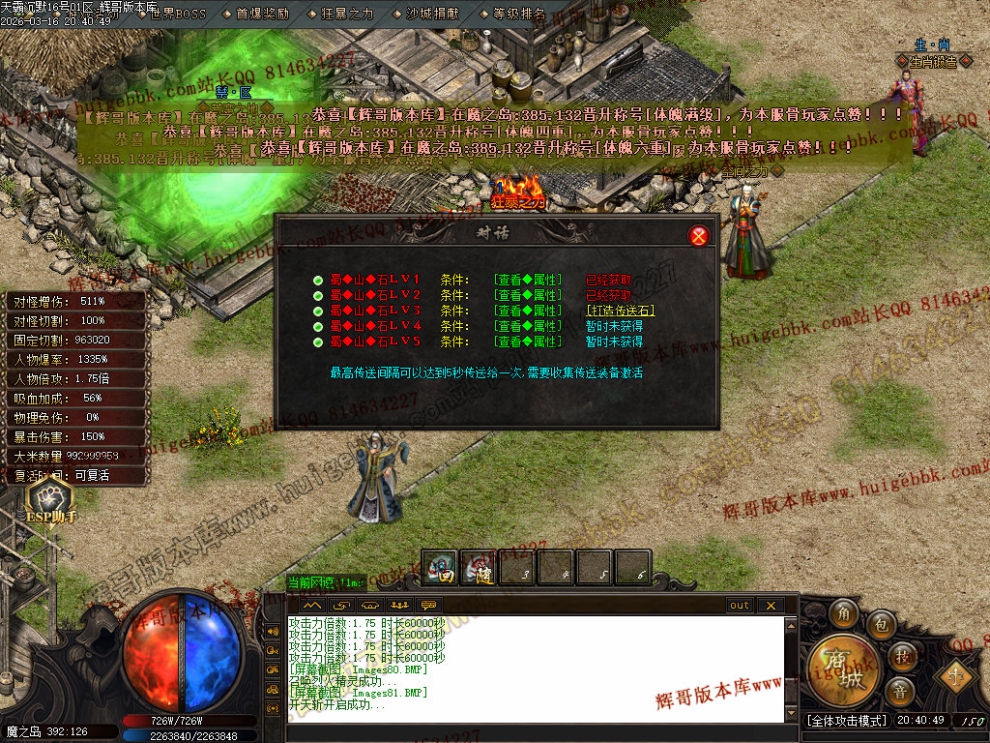This screenshot has height=743, width=990.
Task: Open the 狂暴之力 menu
Action: point(347,14)
